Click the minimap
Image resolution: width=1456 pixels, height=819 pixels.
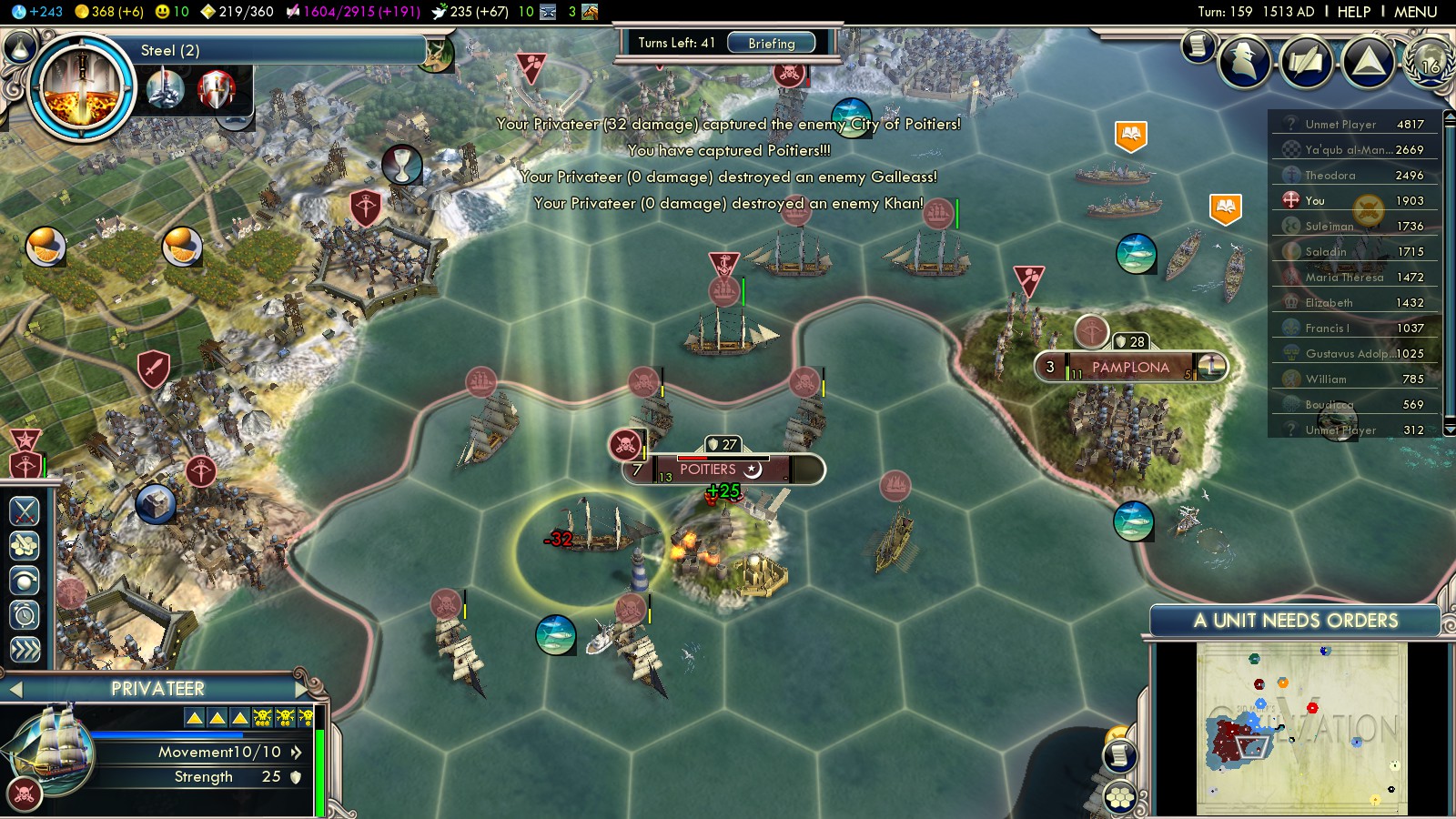(x=1301, y=728)
